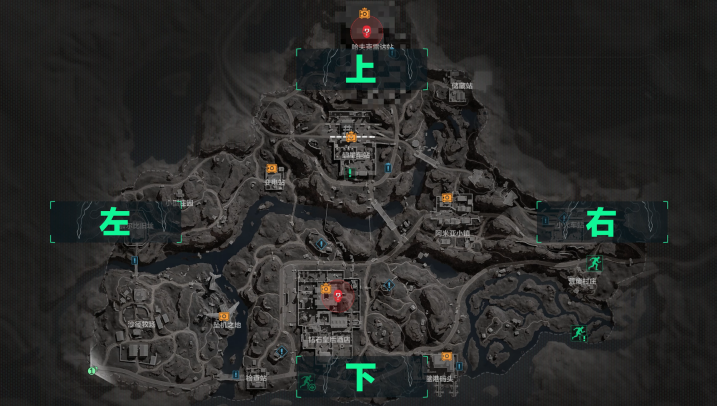Select the 上 (up) region panel

coord(362,68)
